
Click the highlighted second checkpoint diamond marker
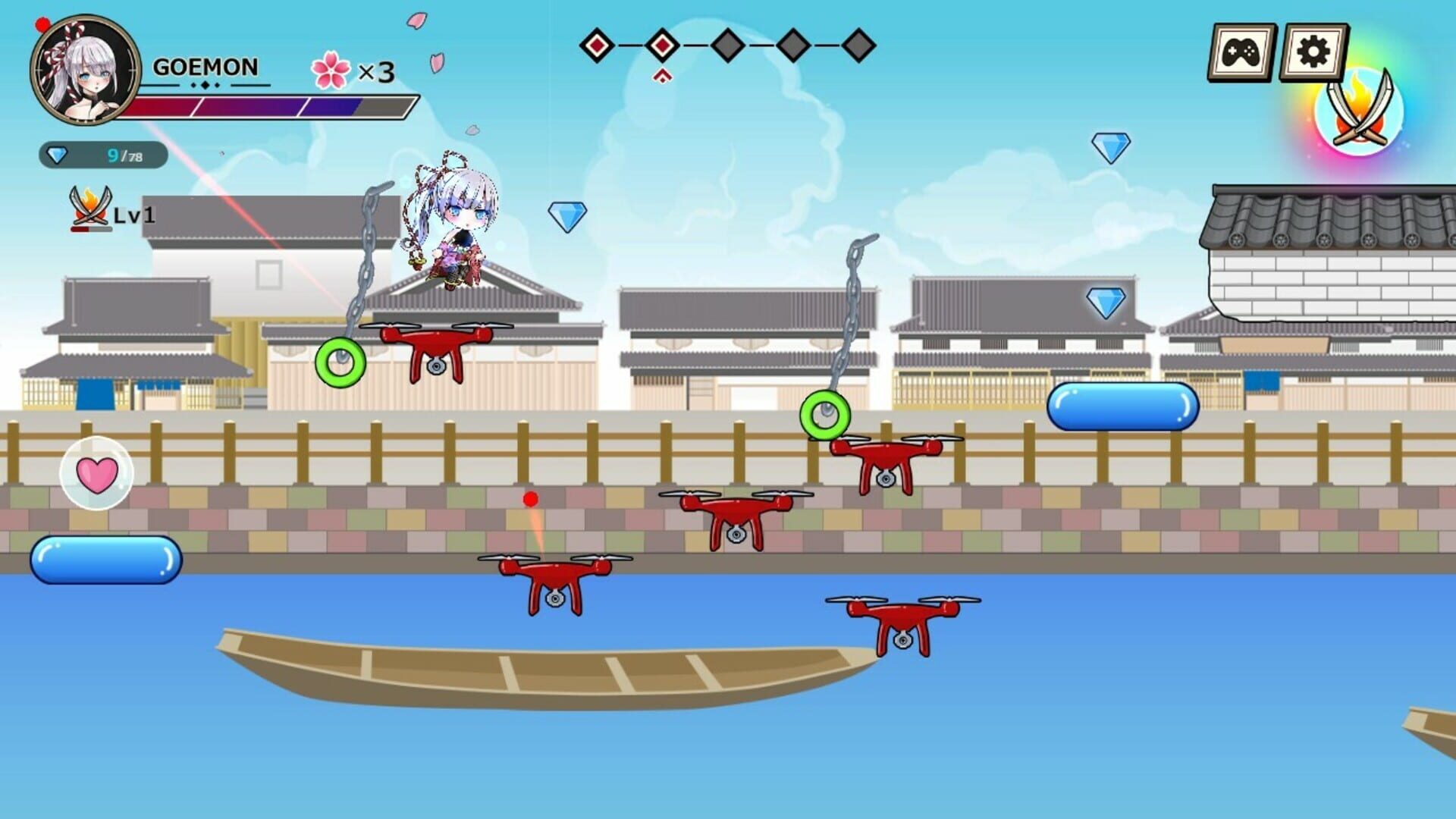point(663,47)
